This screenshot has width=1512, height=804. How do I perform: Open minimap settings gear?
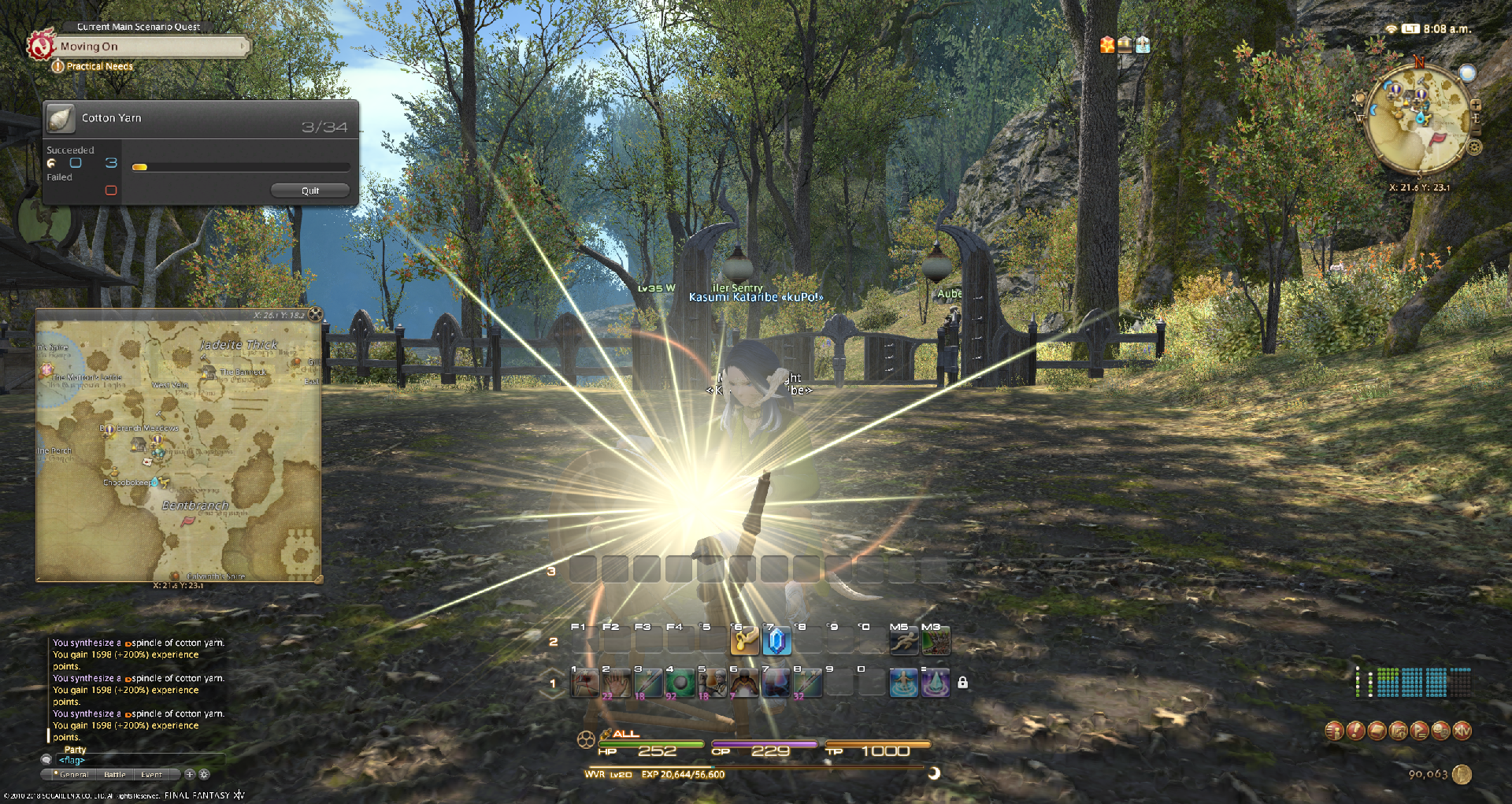[1475, 146]
